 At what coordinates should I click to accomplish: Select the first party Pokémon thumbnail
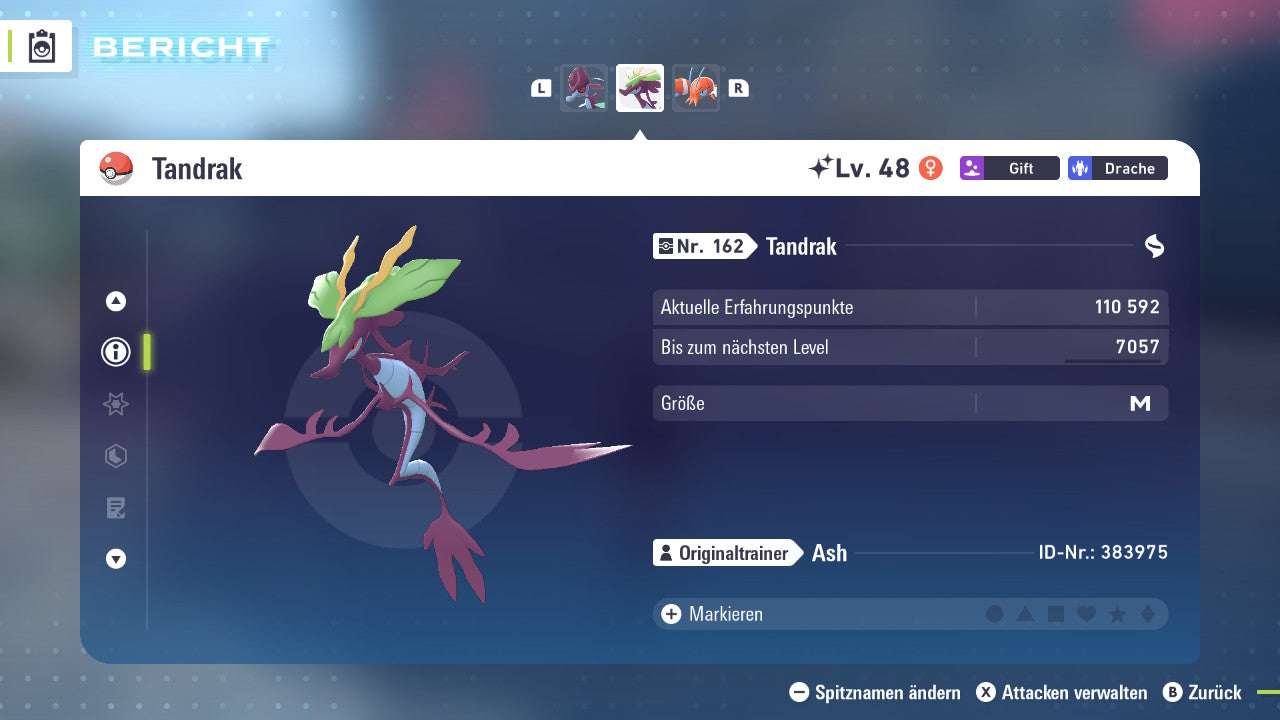[584, 88]
